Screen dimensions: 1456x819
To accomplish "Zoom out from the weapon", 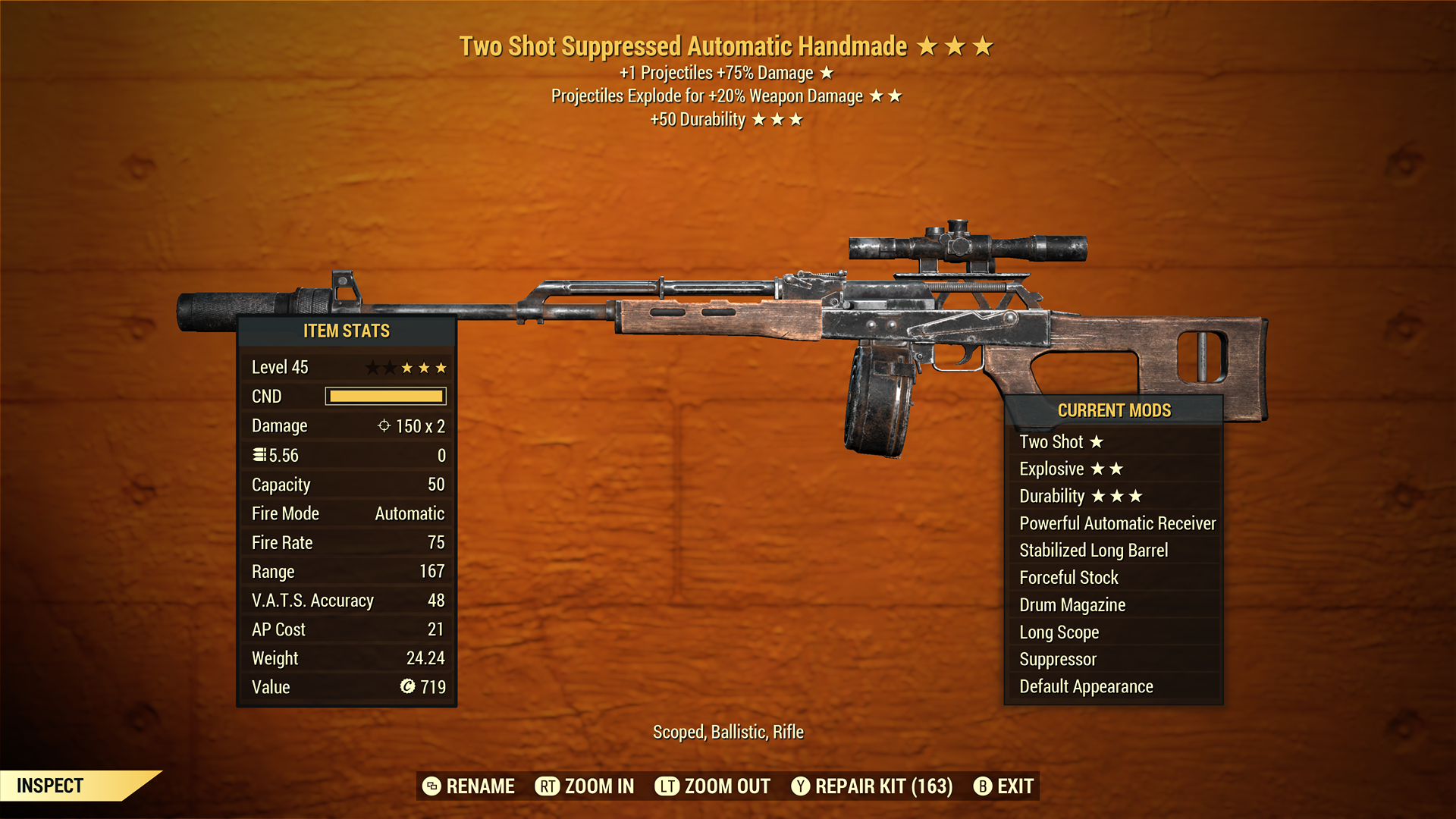I will (x=713, y=786).
